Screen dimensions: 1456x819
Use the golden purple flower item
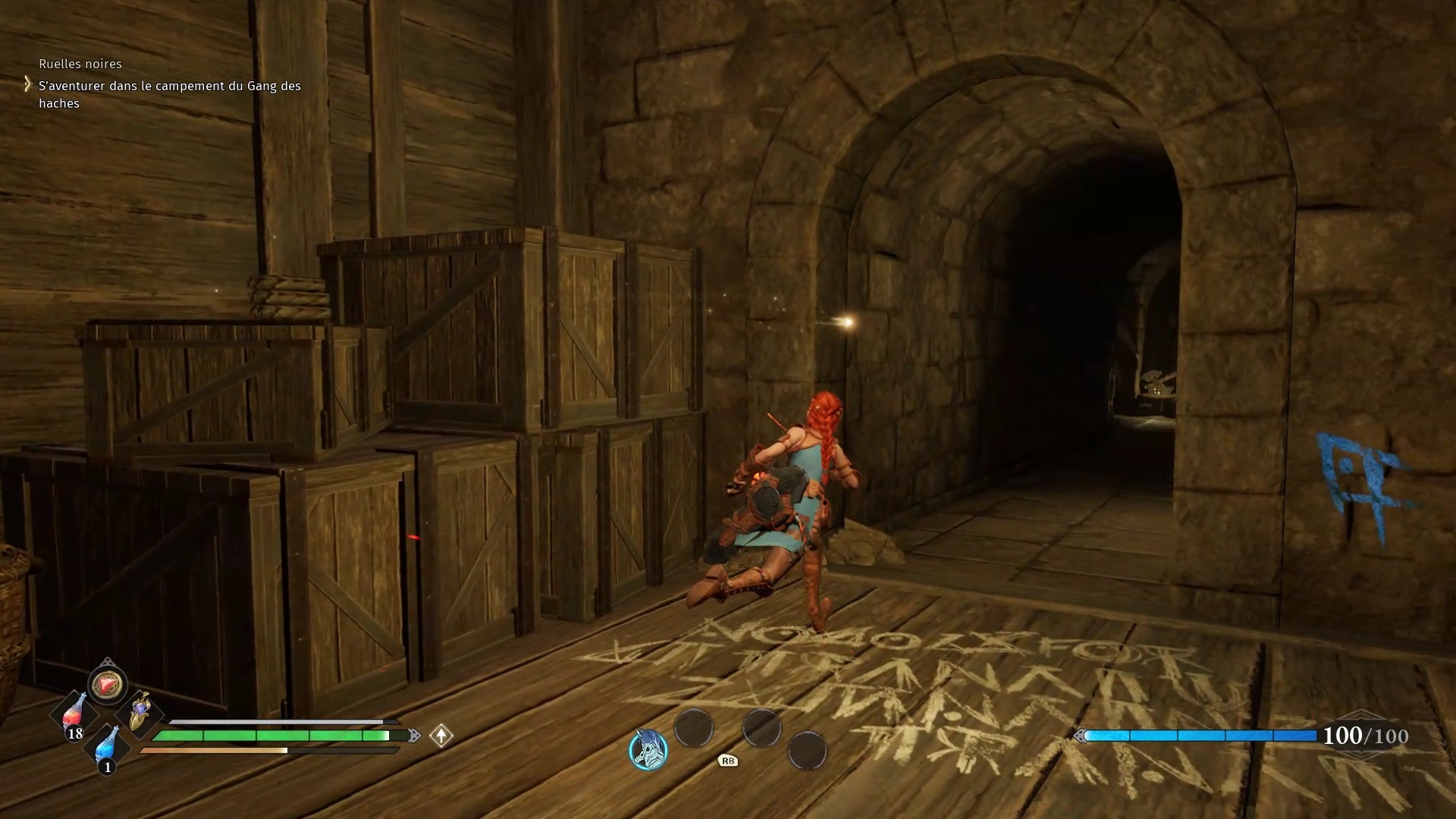click(140, 713)
